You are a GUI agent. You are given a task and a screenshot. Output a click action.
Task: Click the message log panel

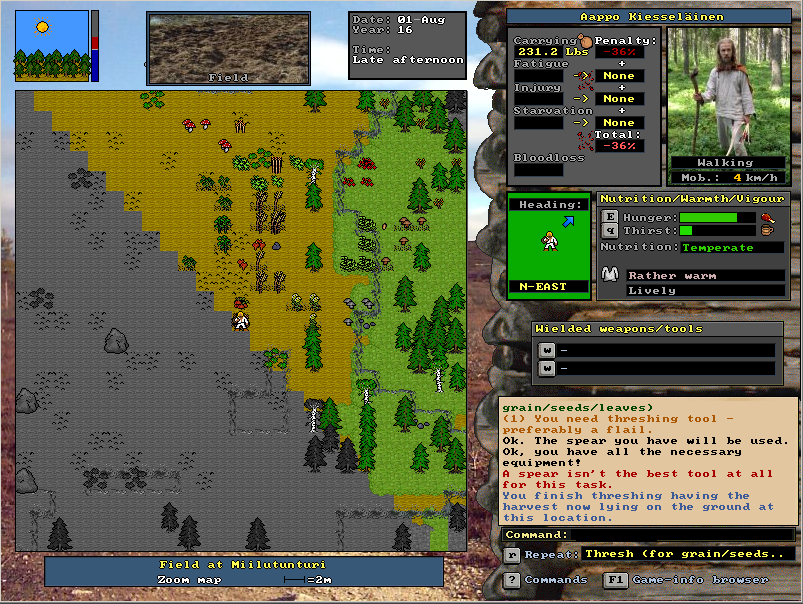649,461
